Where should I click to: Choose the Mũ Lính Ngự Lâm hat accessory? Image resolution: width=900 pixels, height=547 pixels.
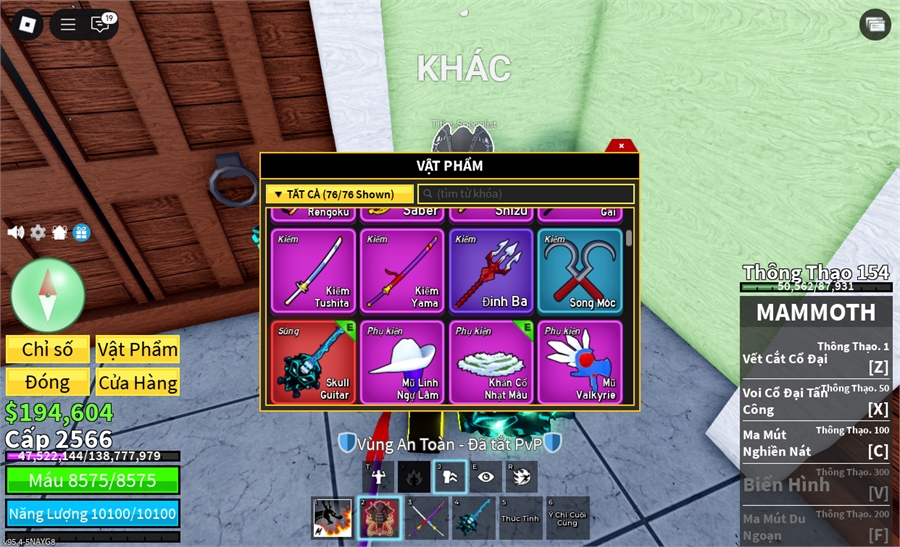[x=402, y=361]
